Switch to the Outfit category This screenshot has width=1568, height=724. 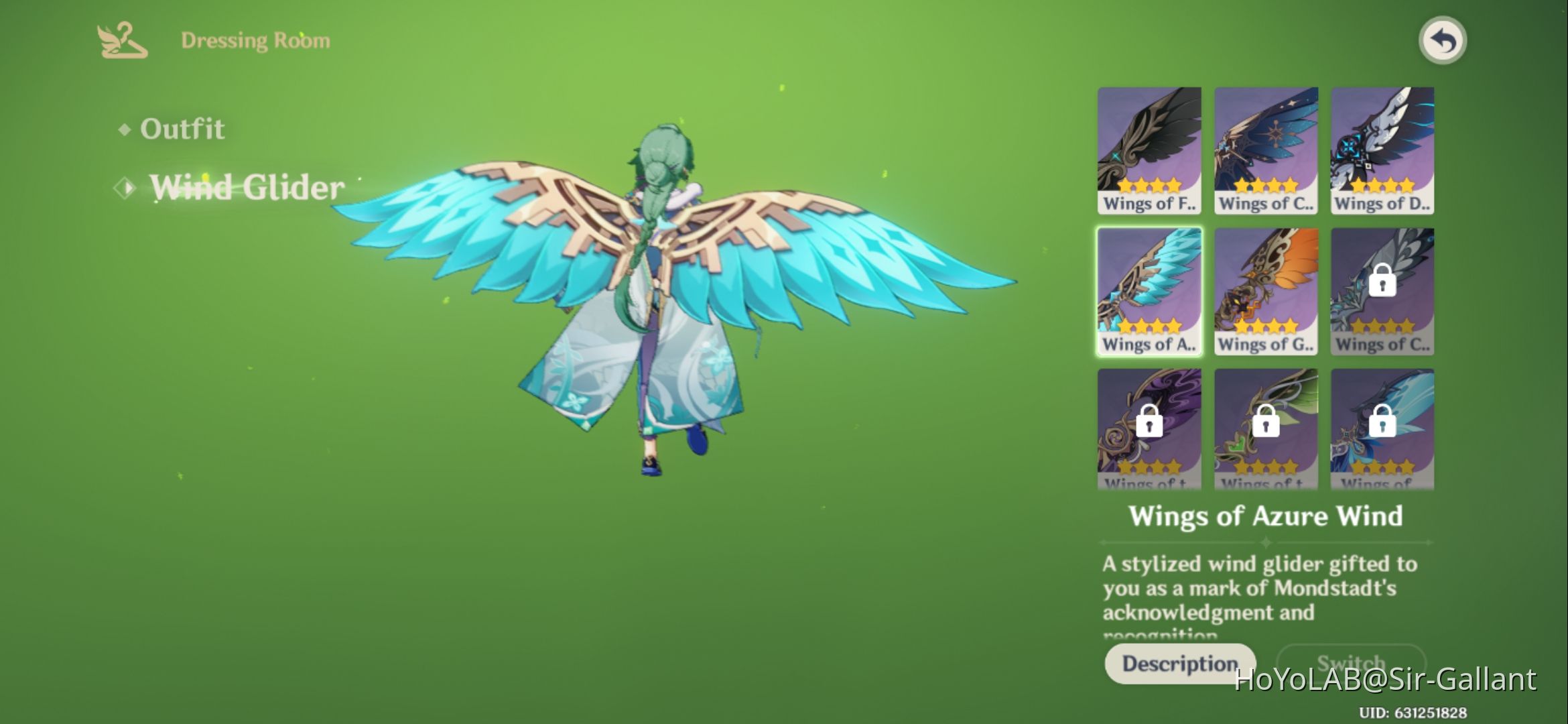coord(181,129)
